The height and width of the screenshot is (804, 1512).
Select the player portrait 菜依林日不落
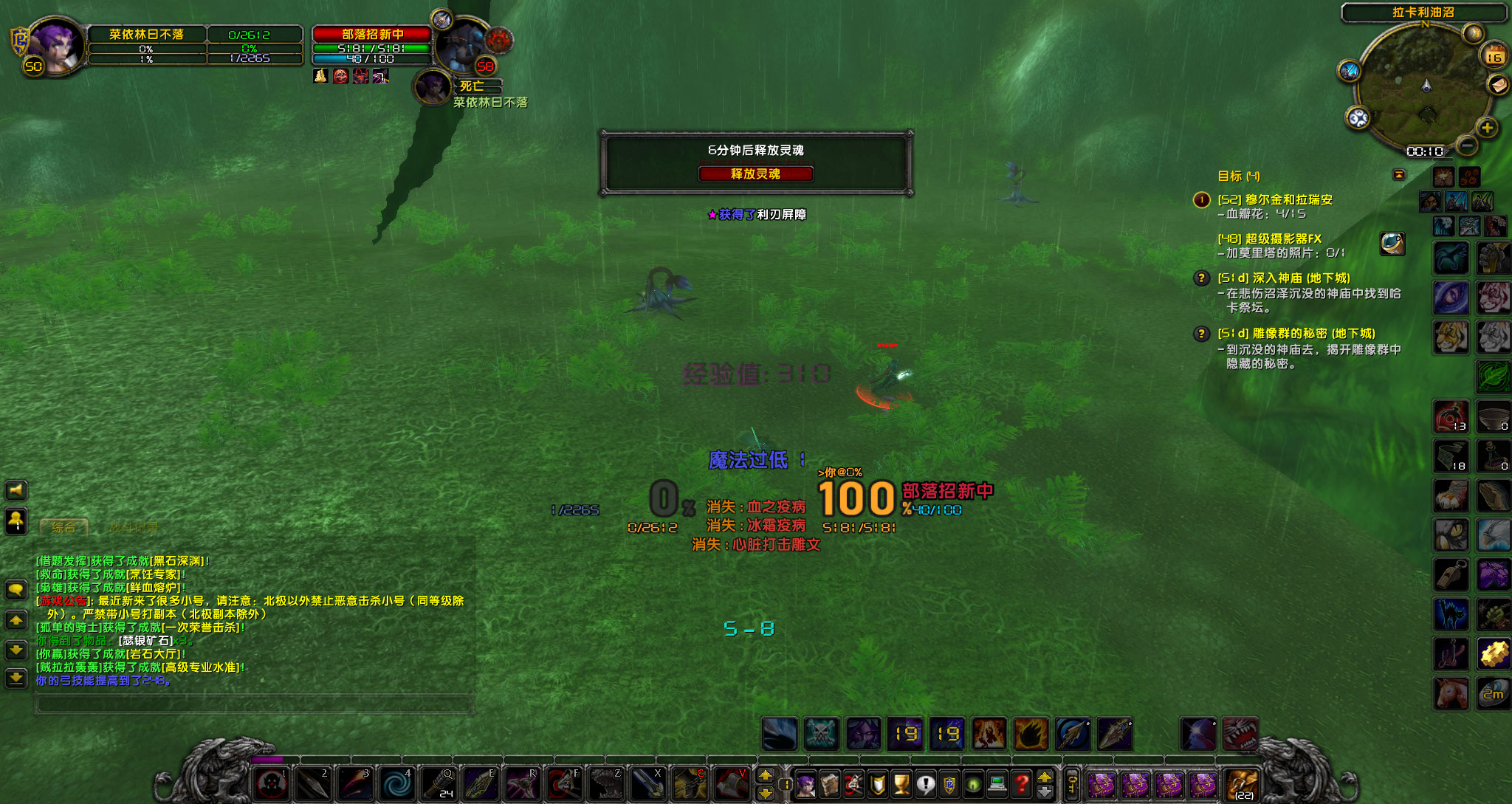point(53,46)
